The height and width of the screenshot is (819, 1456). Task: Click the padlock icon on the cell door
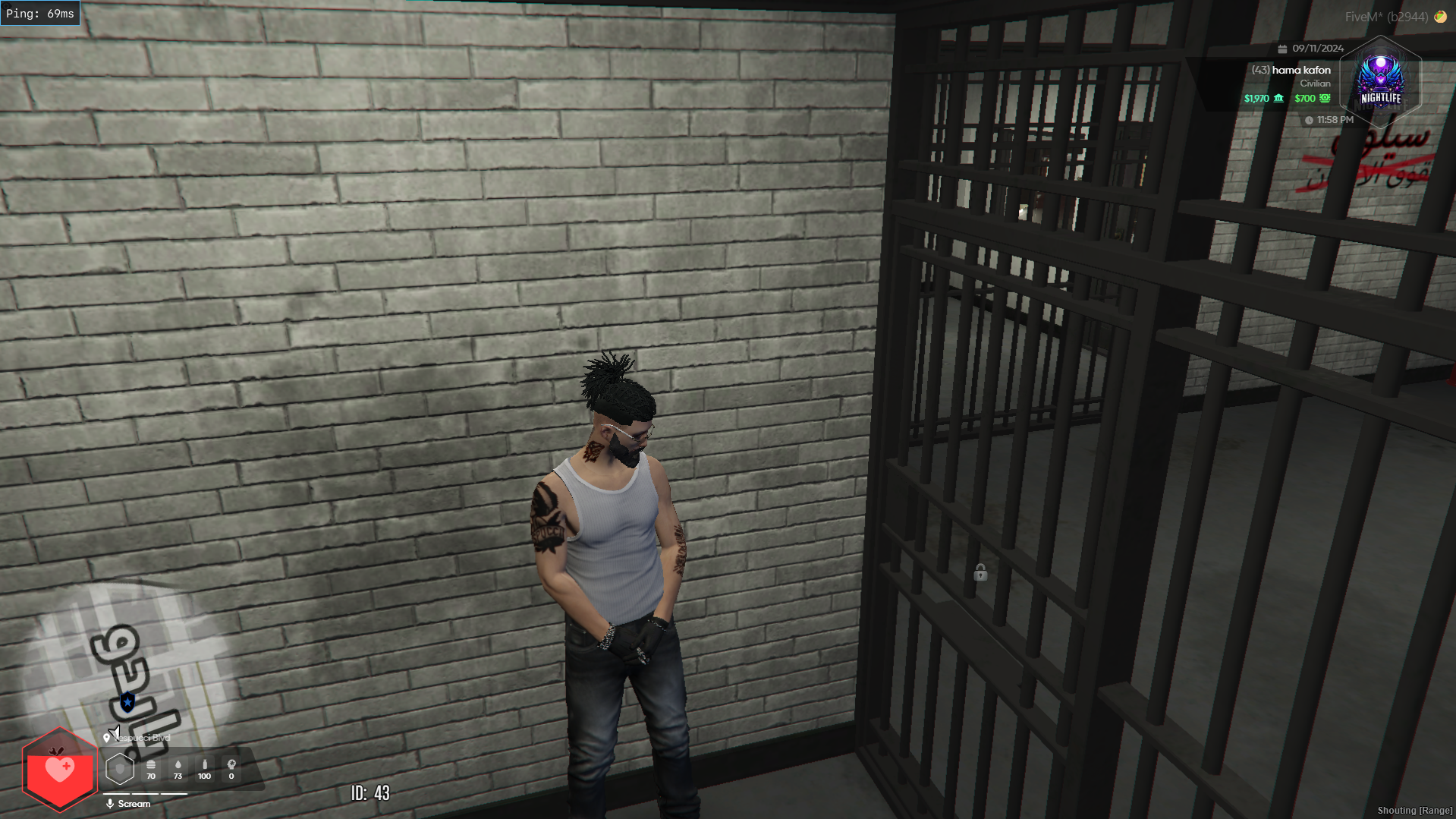[x=980, y=572]
